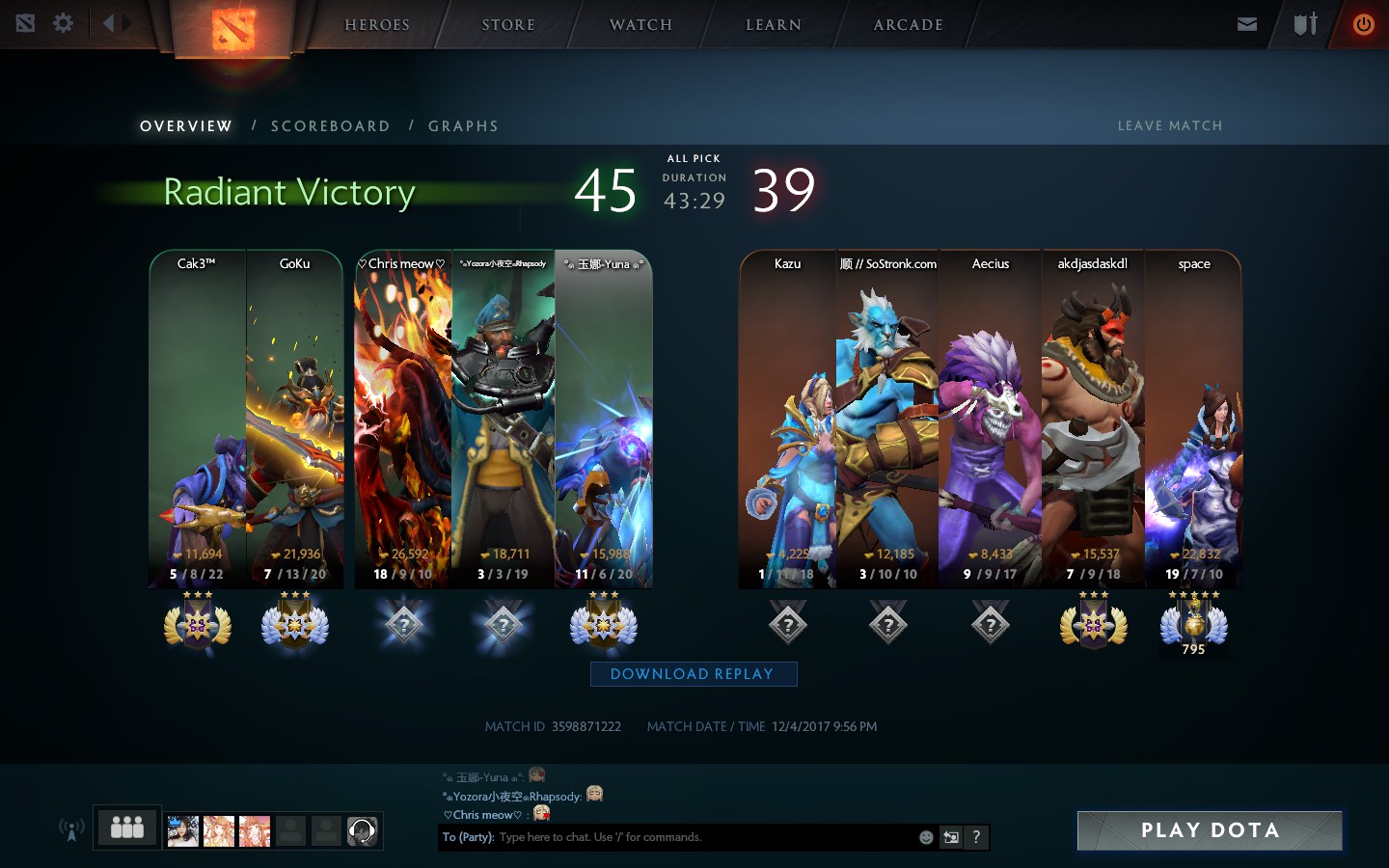The image size is (1389, 868).
Task: Open space's player medal details
Action: [1194, 625]
